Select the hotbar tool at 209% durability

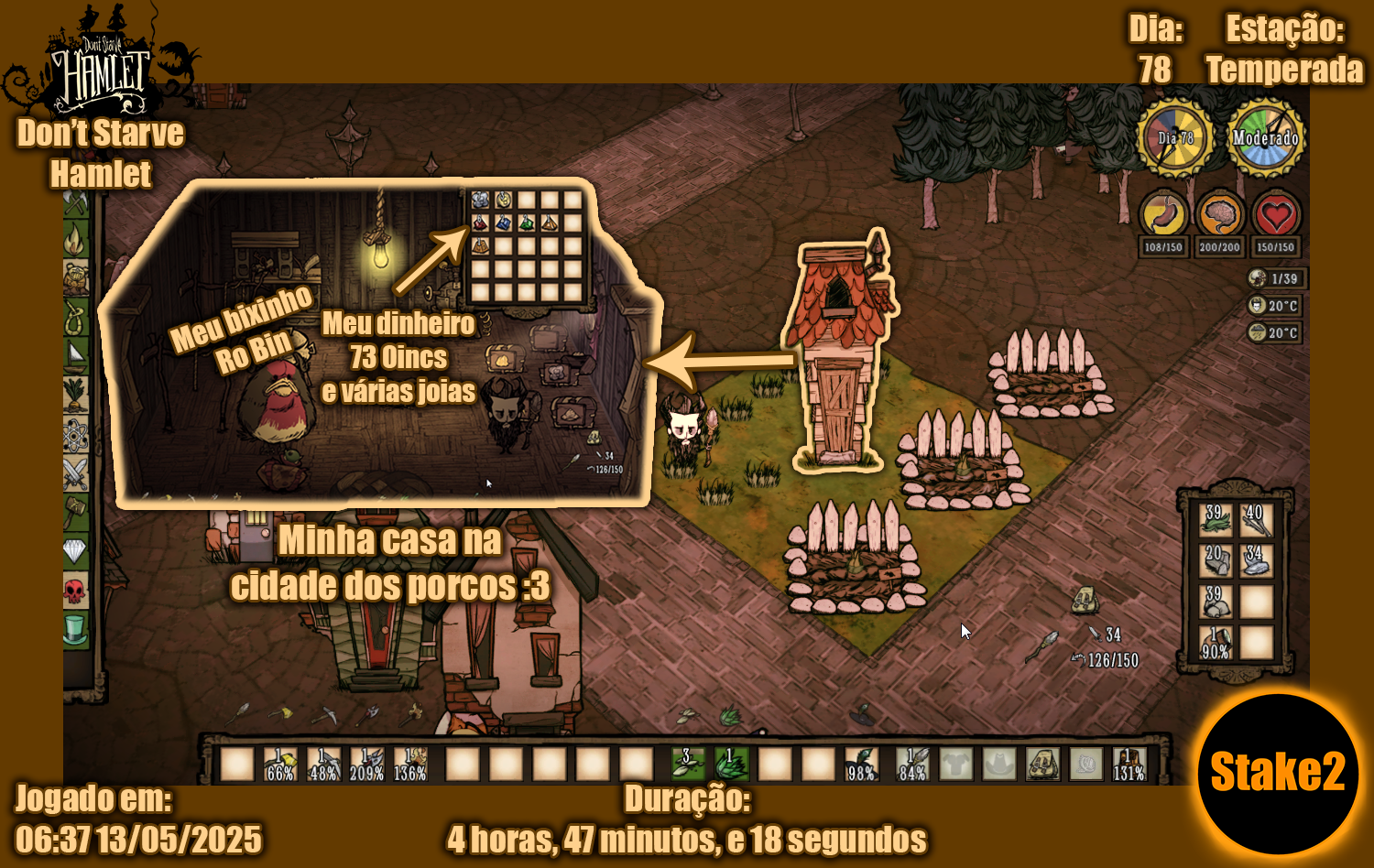point(366,764)
